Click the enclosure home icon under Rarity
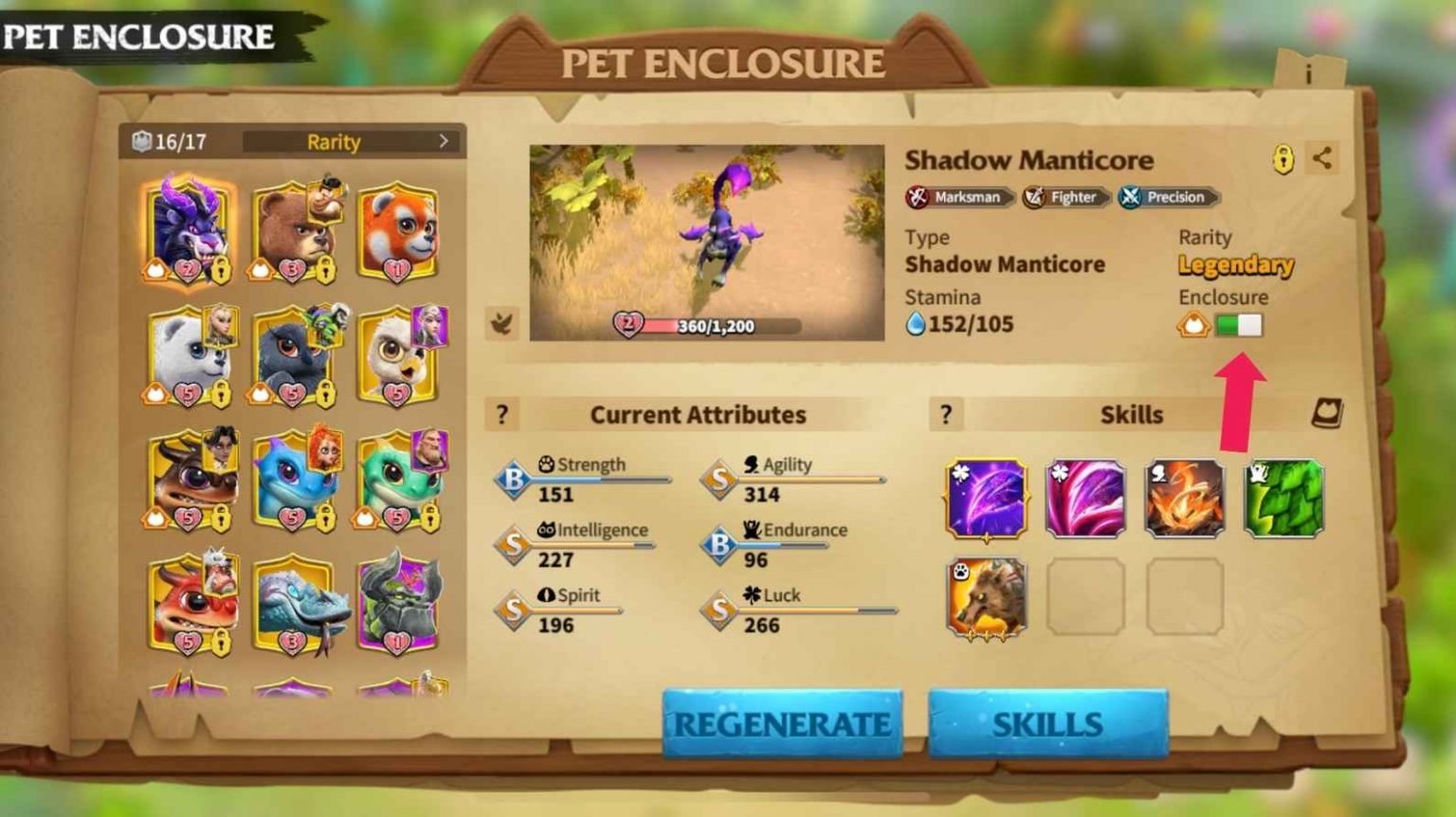 click(x=1192, y=324)
